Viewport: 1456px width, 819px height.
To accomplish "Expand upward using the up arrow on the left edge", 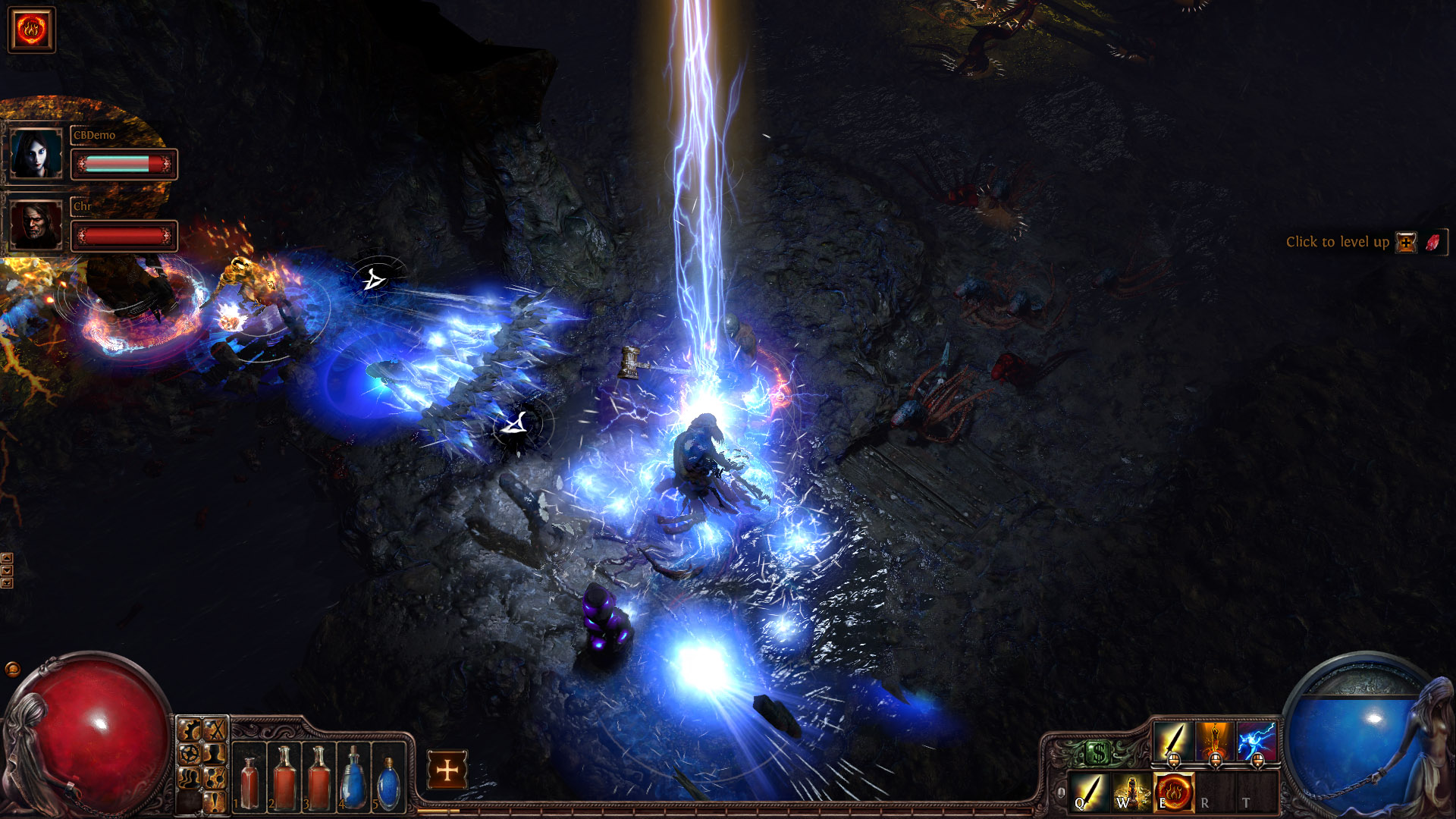I will [7, 558].
